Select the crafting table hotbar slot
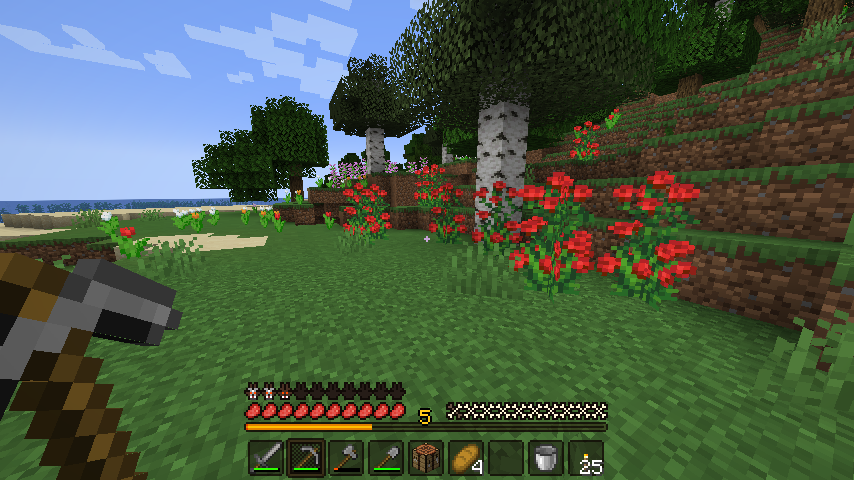Viewport: 854px width, 480px height. click(426, 458)
